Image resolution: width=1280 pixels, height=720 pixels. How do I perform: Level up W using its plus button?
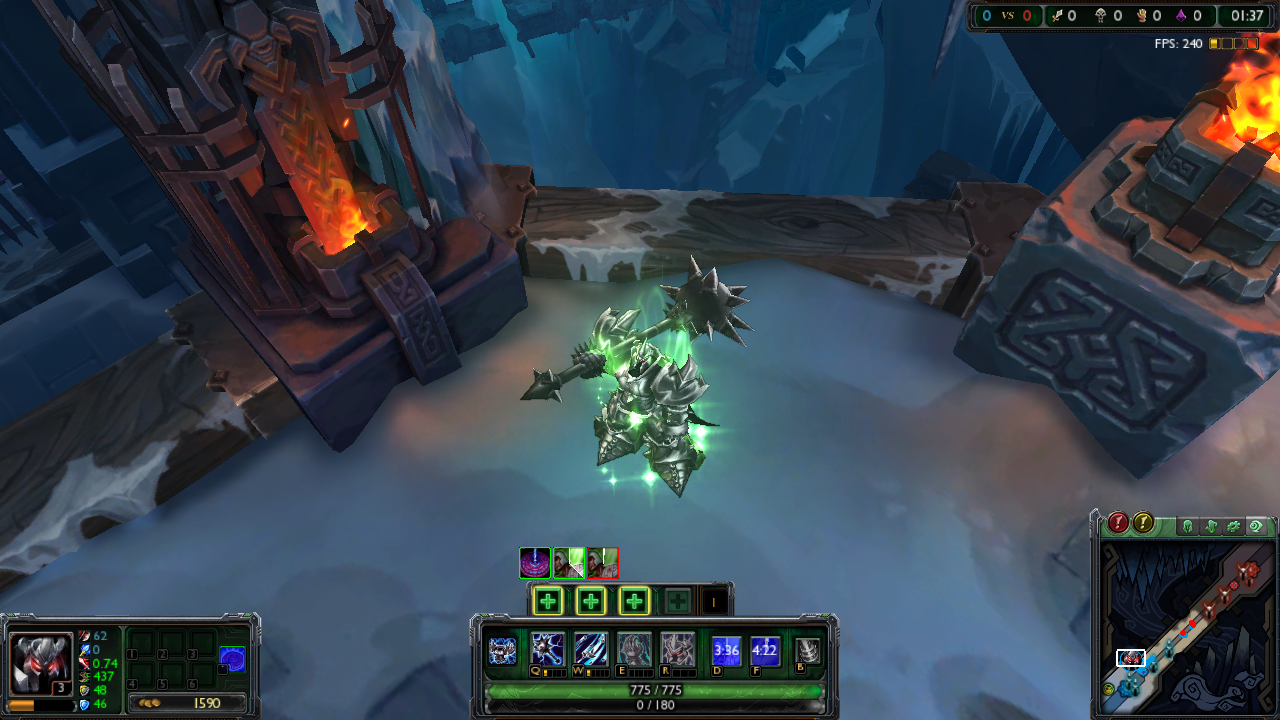pyautogui.click(x=590, y=600)
